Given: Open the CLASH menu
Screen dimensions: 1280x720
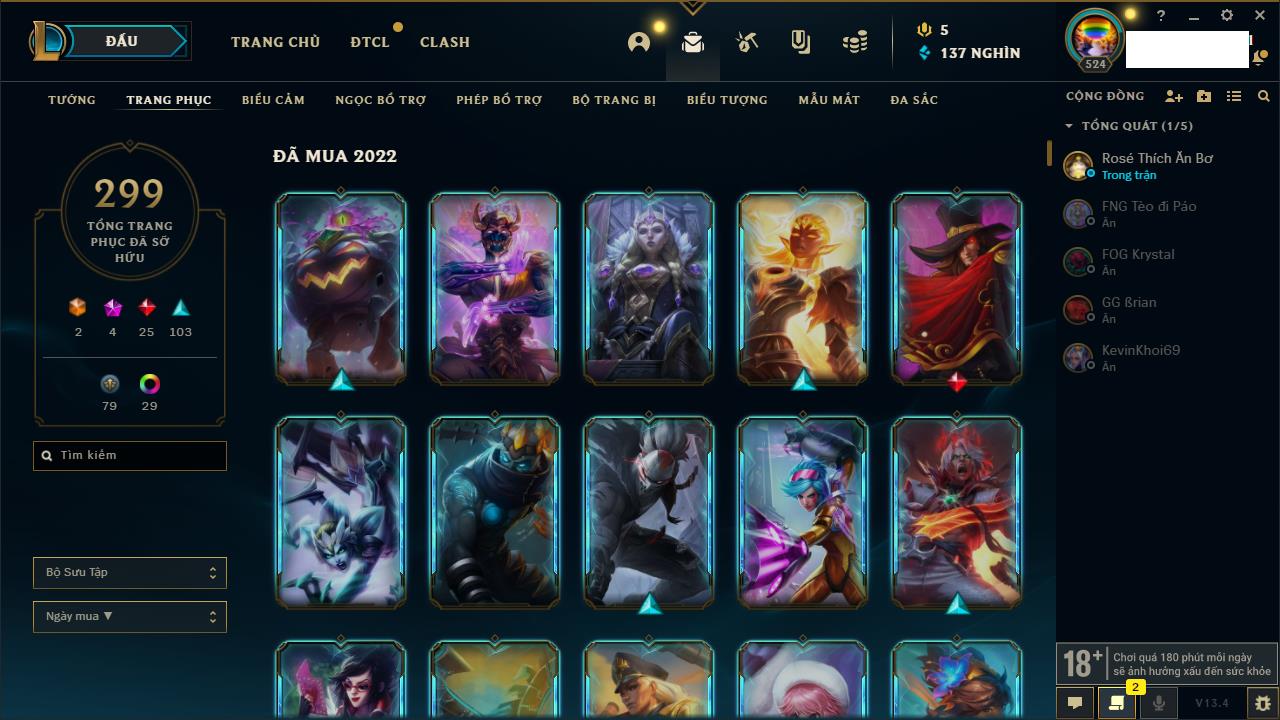Looking at the screenshot, I should point(444,42).
